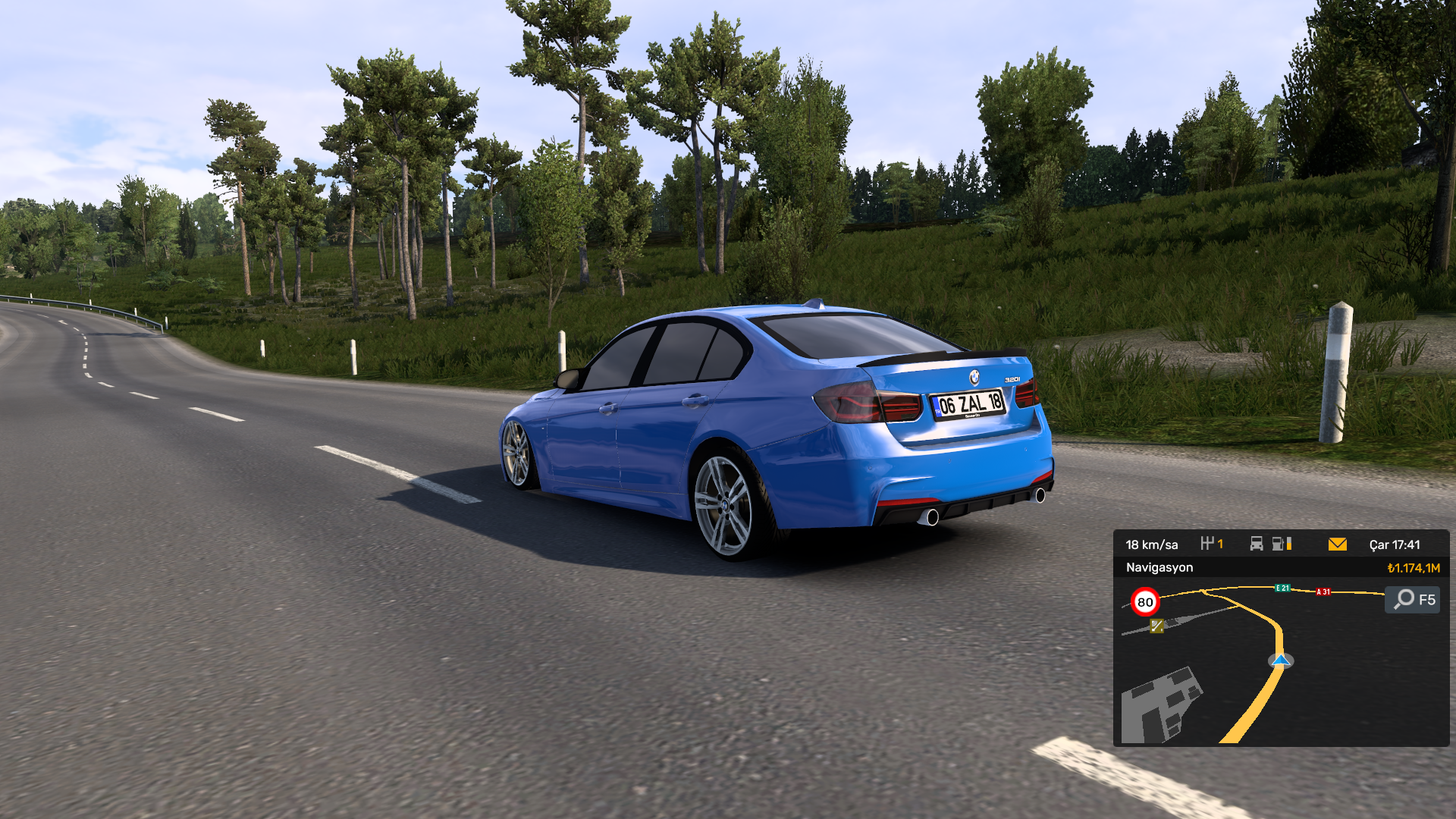Open the yellow mail envelope icon

pos(1337,544)
